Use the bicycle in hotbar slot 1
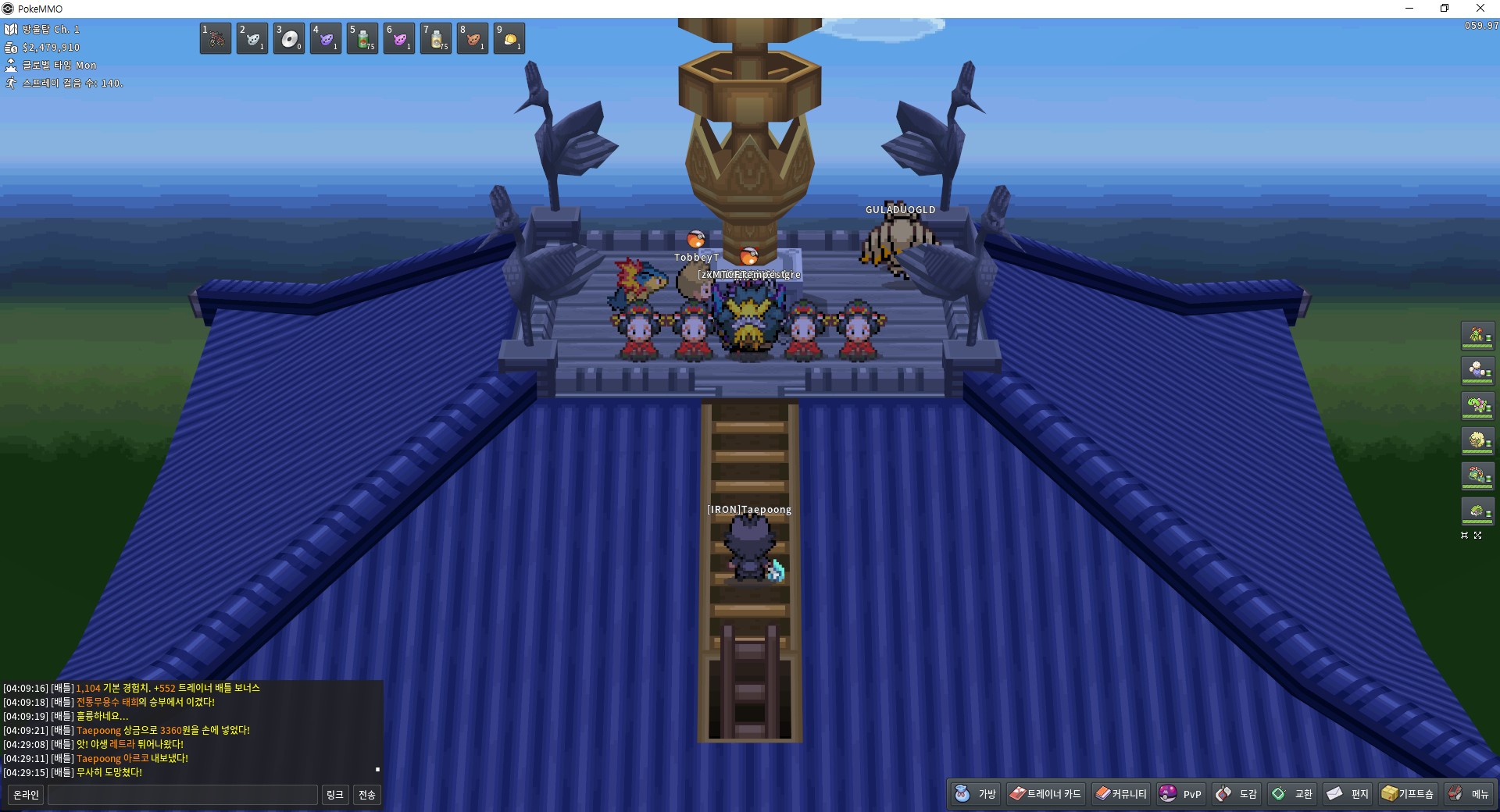This screenshot has height=812, width=1500. coord(216,38)
